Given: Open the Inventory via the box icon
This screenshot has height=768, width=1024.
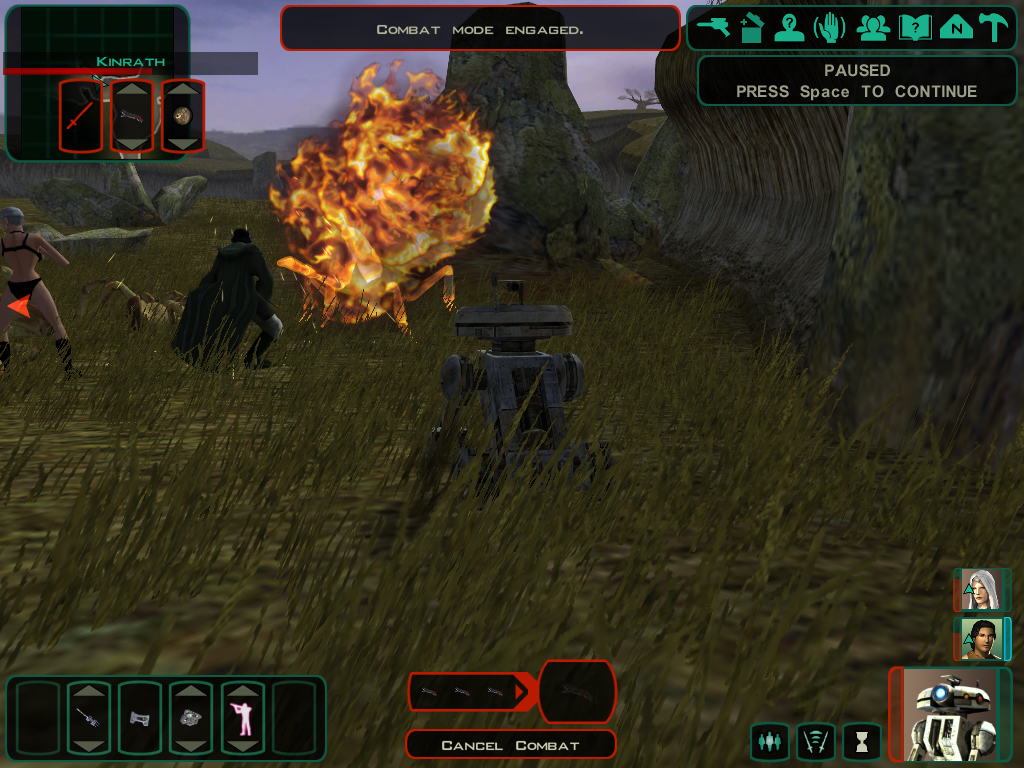Looking at the screenshot, I should [753, 27].
